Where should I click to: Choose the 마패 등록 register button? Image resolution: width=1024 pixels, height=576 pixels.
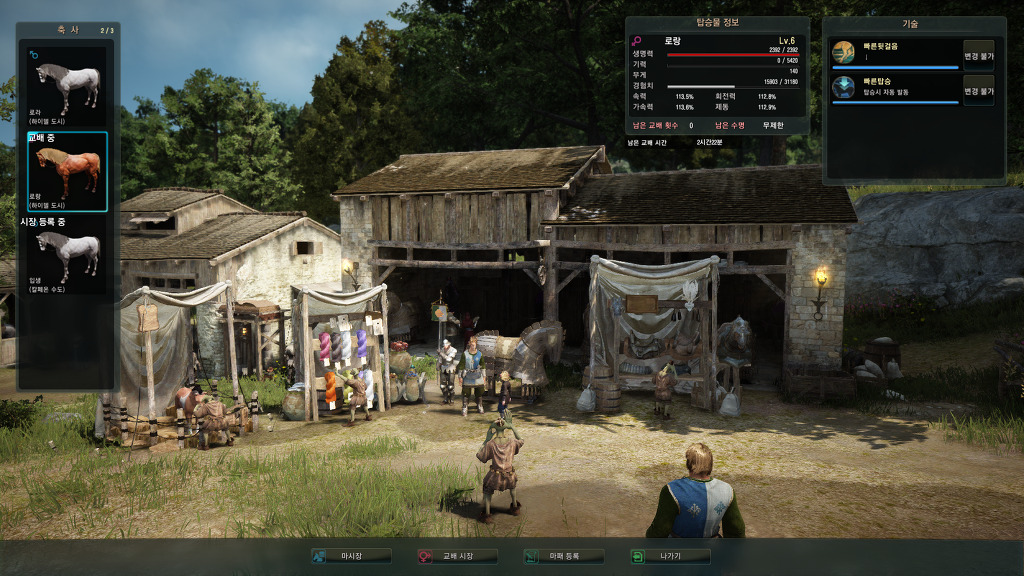[563, 556]
